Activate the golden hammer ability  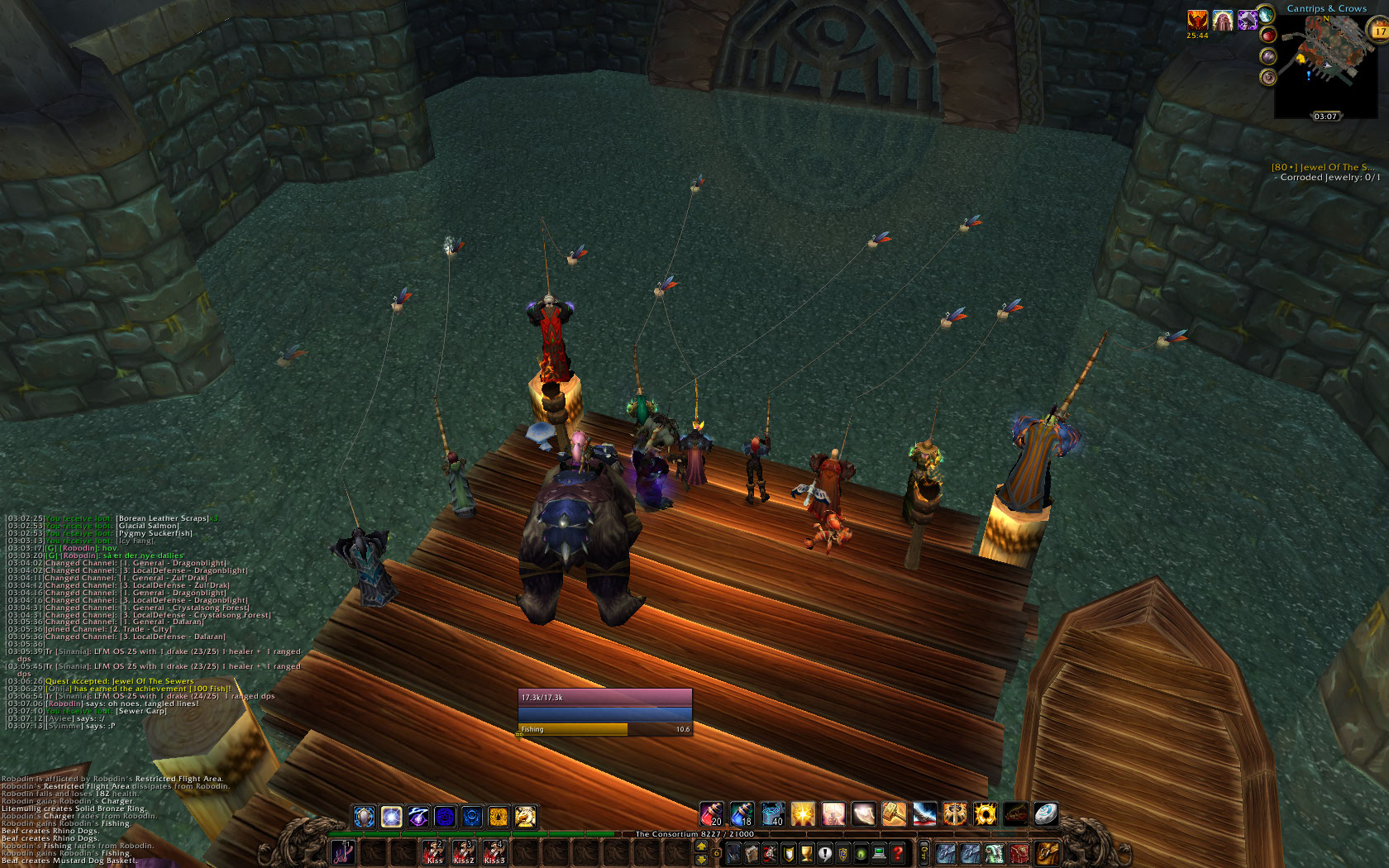(x=894, y=815)
